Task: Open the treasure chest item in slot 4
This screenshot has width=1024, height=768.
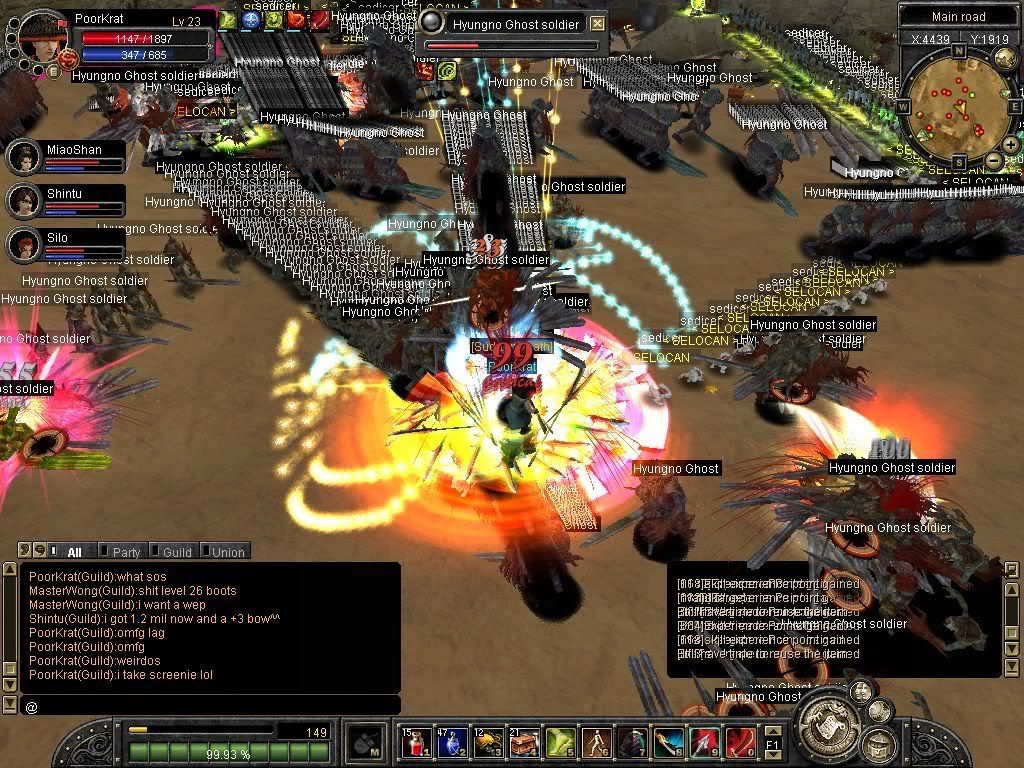Action: (524, 742)
